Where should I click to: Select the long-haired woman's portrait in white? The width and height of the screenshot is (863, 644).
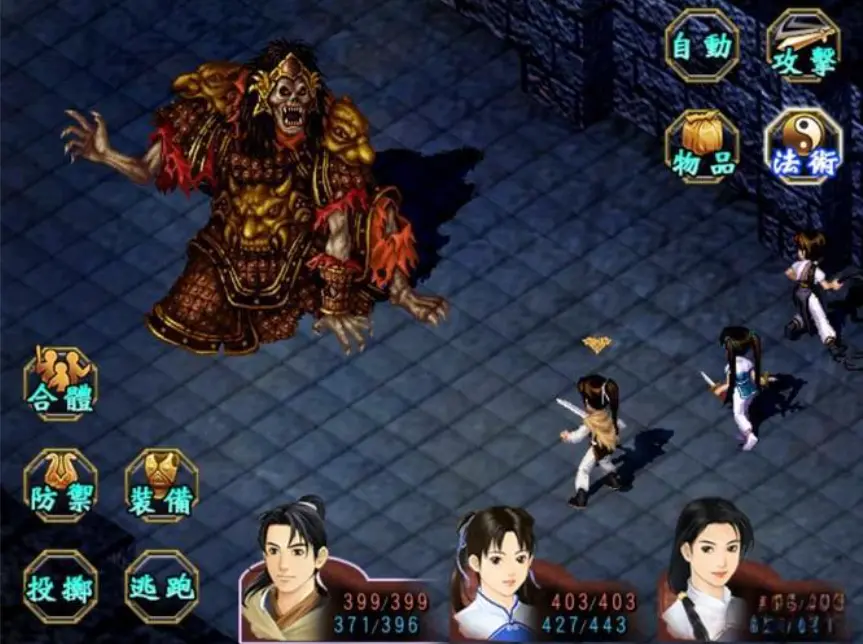(708, 572)
